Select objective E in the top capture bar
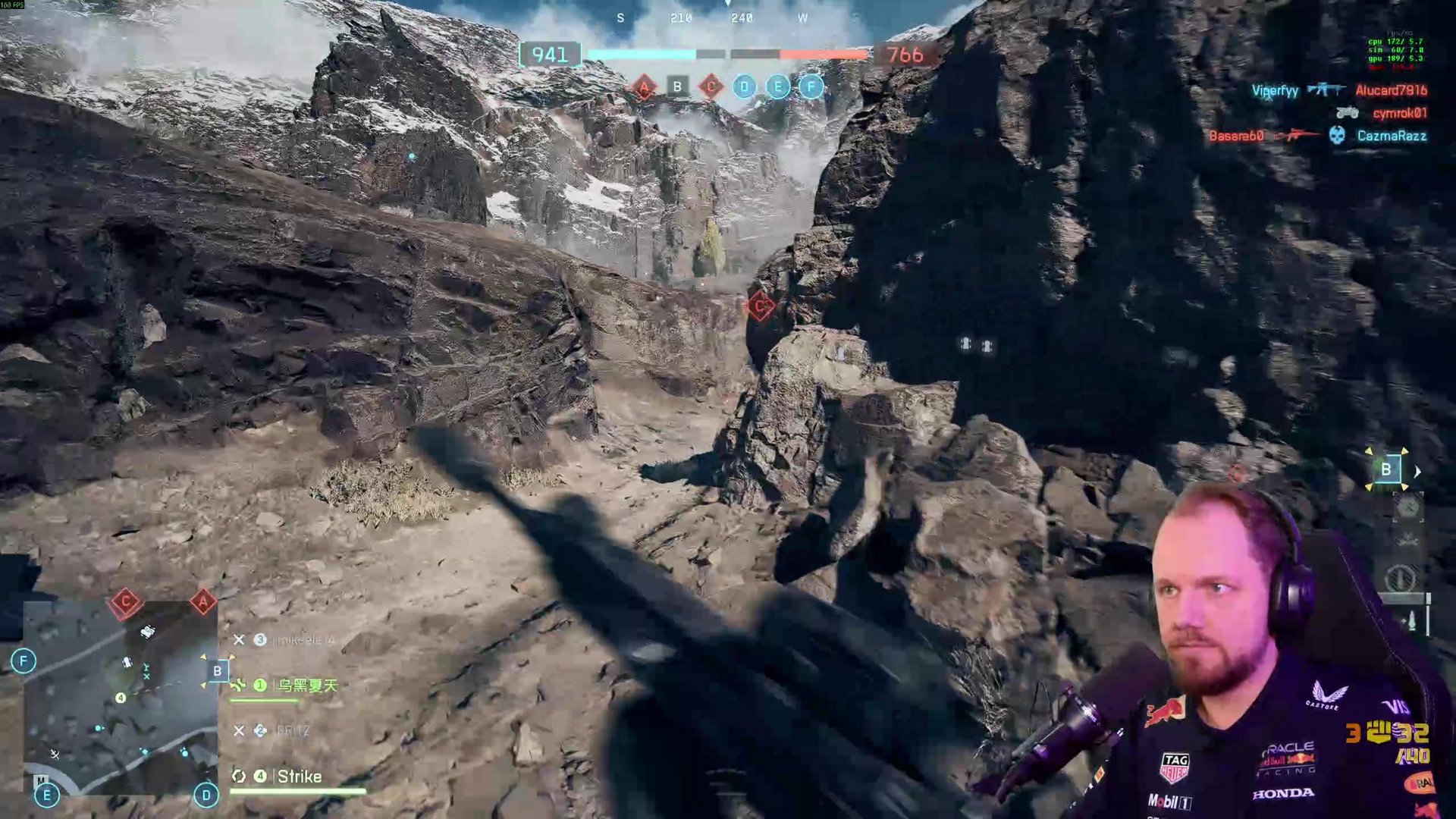 777,87
